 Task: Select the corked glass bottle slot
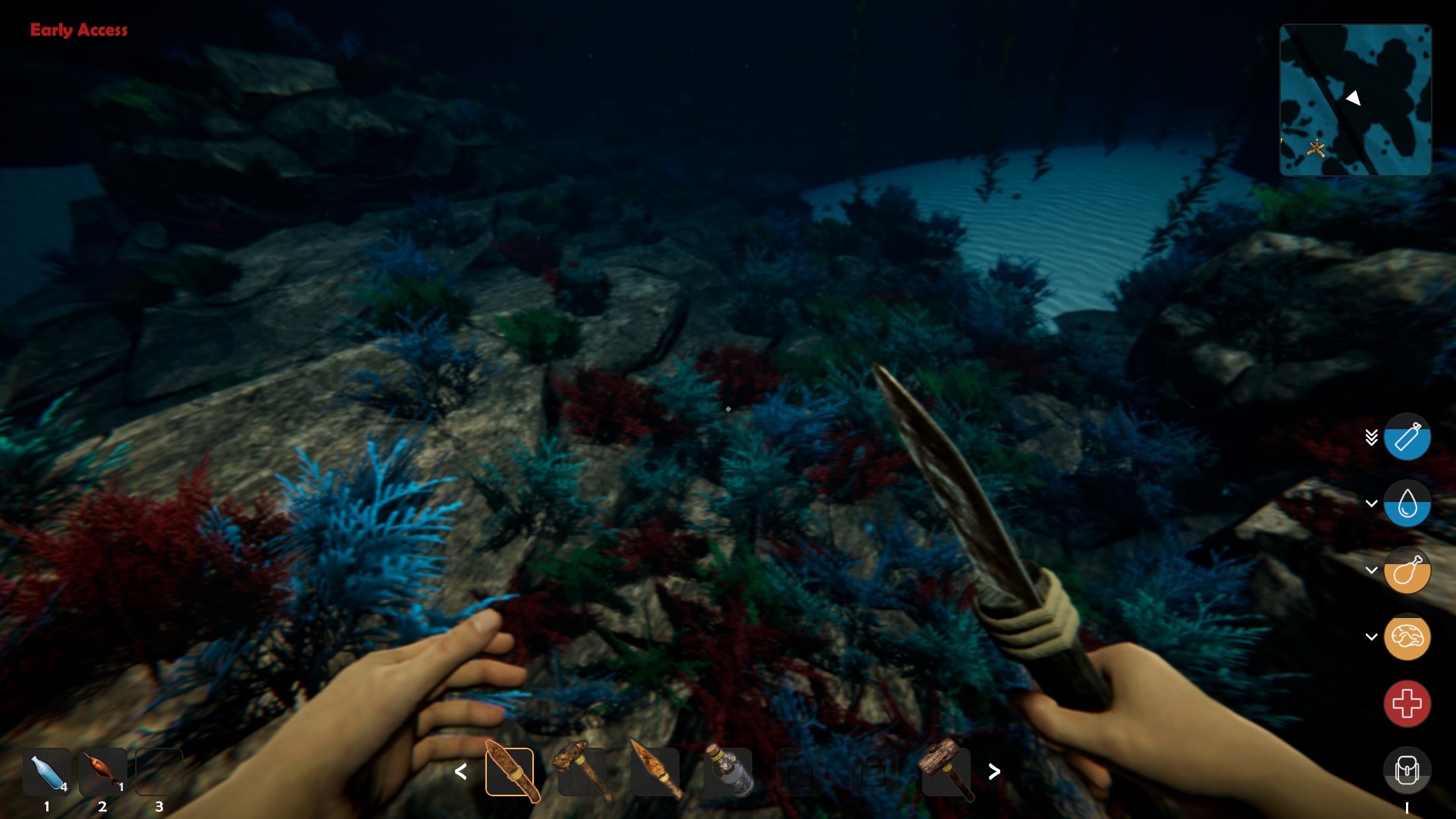tap(728, 772)
